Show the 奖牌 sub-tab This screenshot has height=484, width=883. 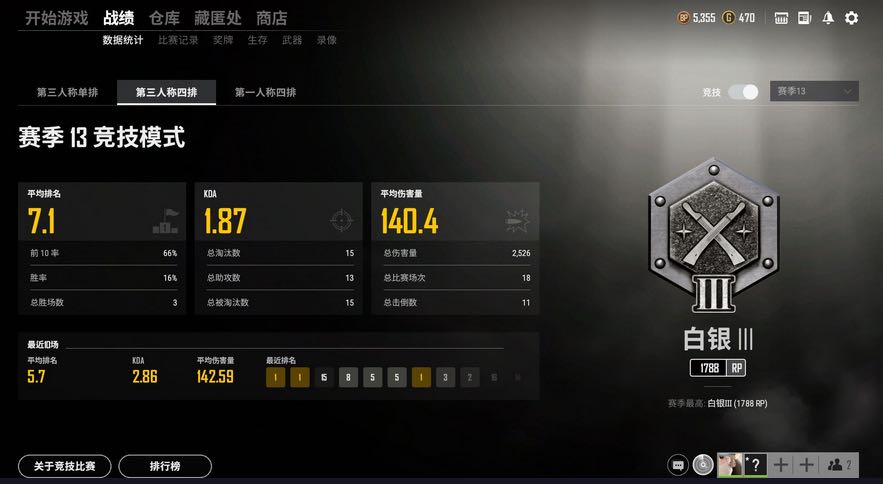pyautogui.click(x=223, y=41)
